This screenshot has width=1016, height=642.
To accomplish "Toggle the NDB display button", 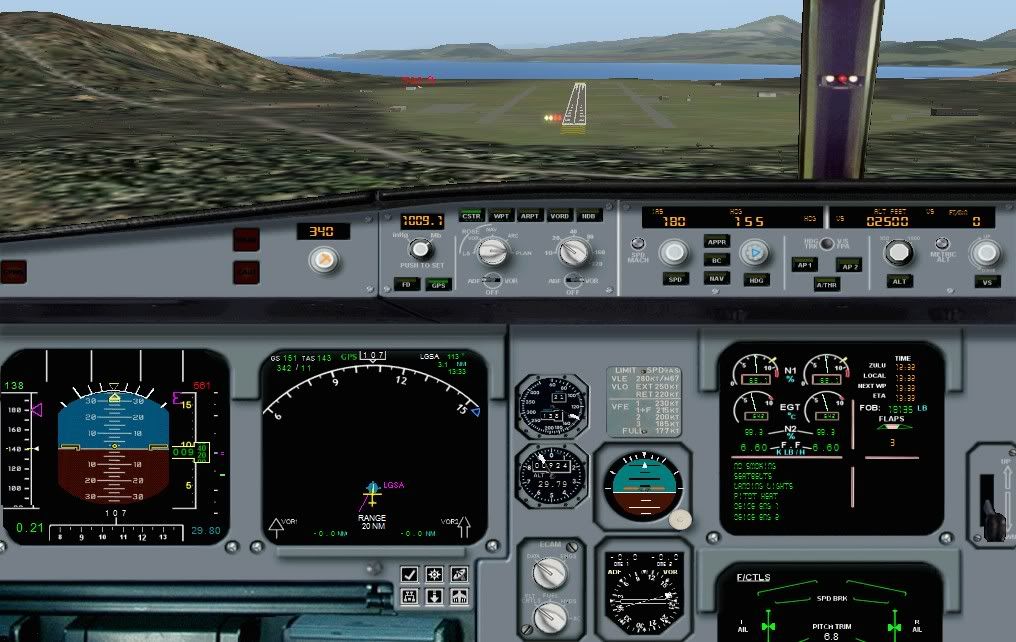I will pyautogui.click(x=590, y=215).
